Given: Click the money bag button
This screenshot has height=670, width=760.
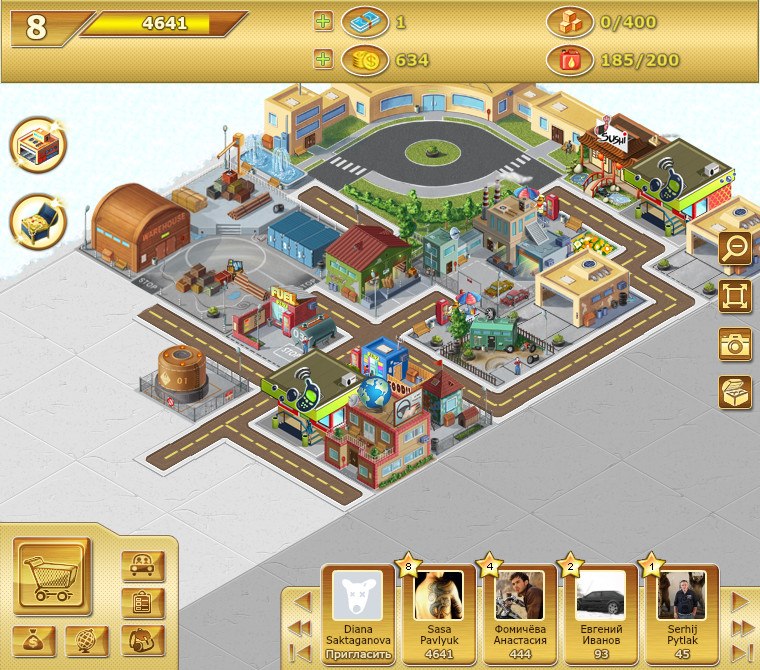Looking at the screenshot, I should [34, 640].
